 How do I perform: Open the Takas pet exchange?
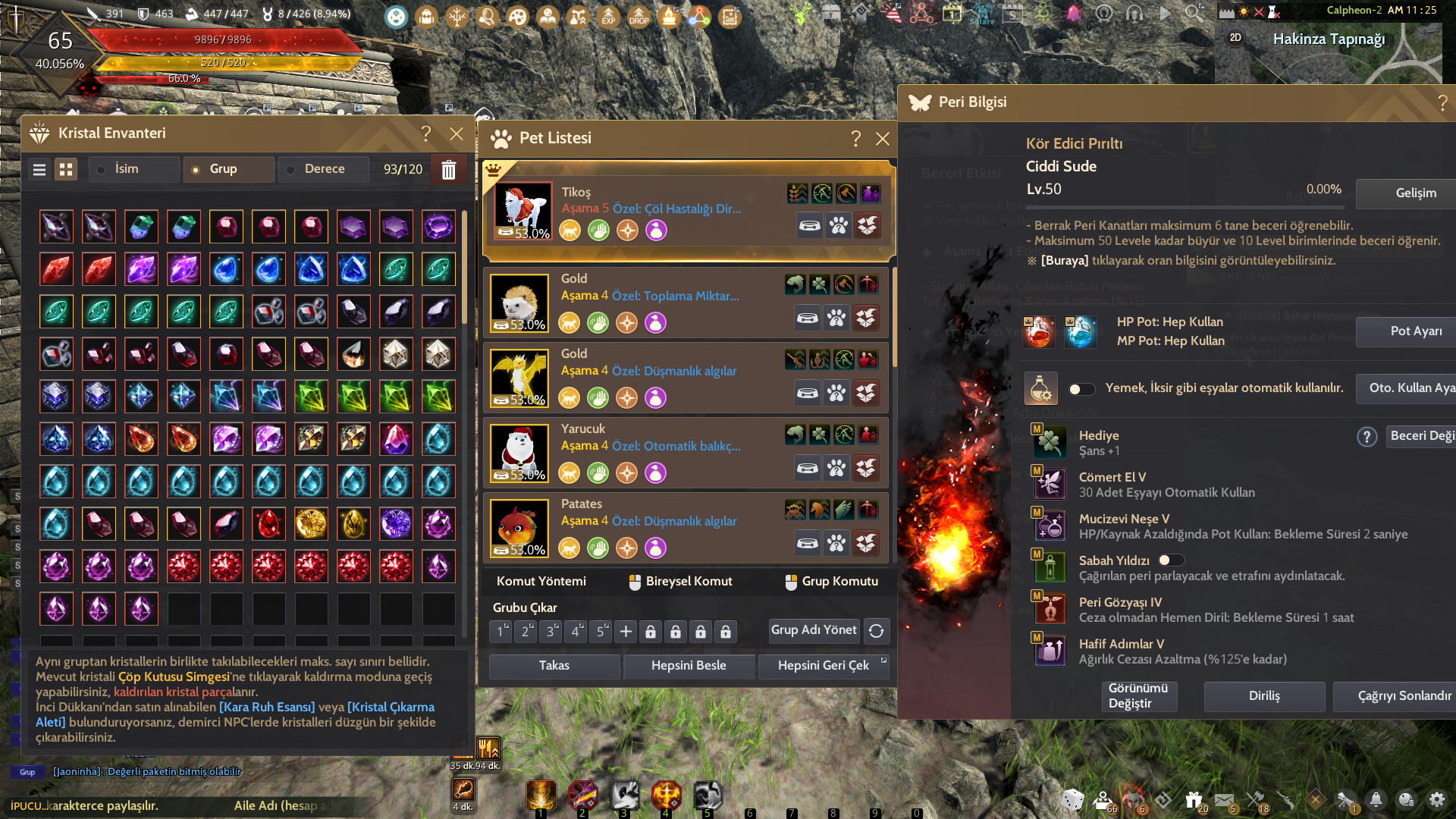click(x=554, y=666)
